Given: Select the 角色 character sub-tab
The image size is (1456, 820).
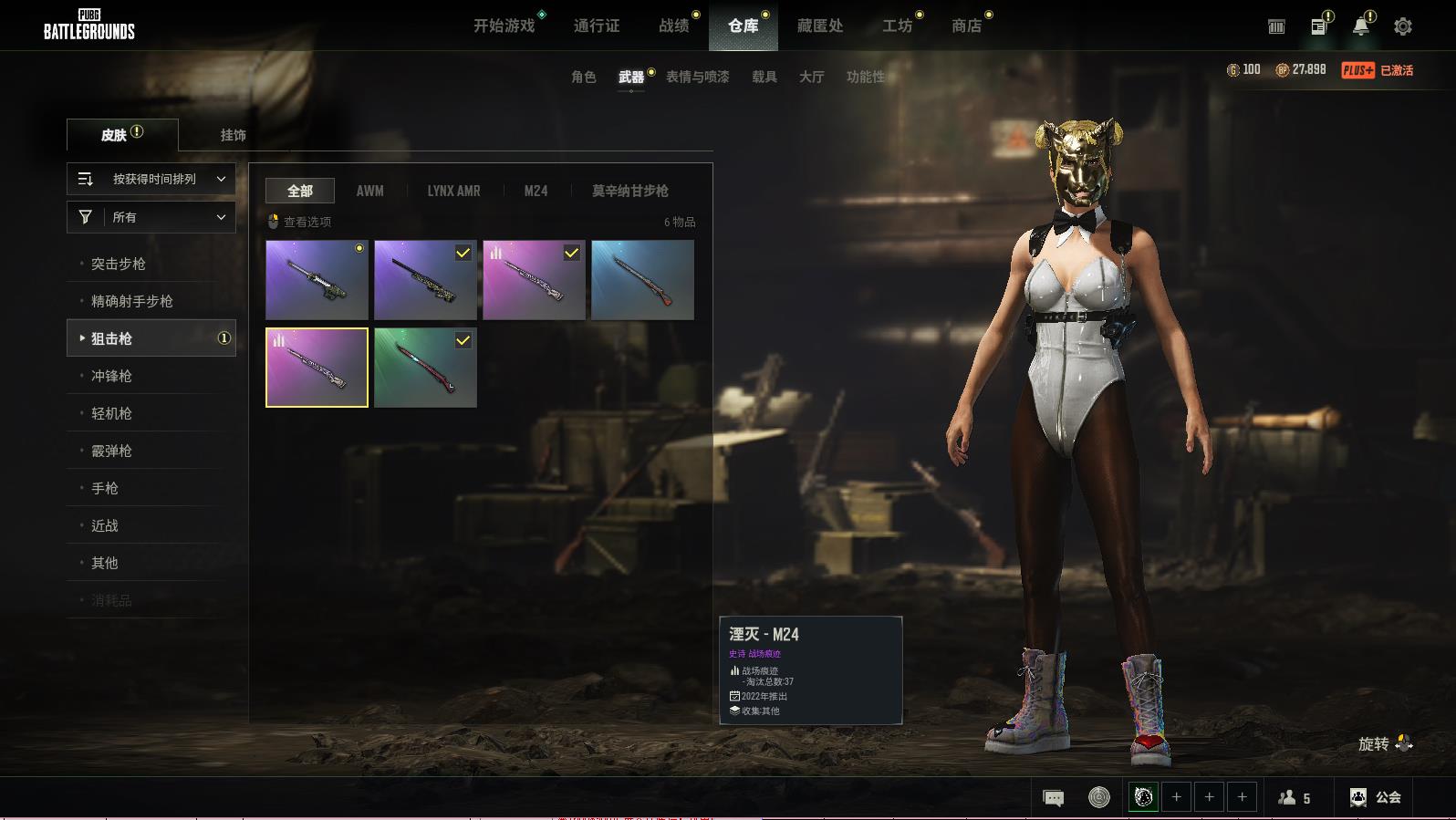Looking at the screenshot, I should pyautogui.click(x=583, y=77).
